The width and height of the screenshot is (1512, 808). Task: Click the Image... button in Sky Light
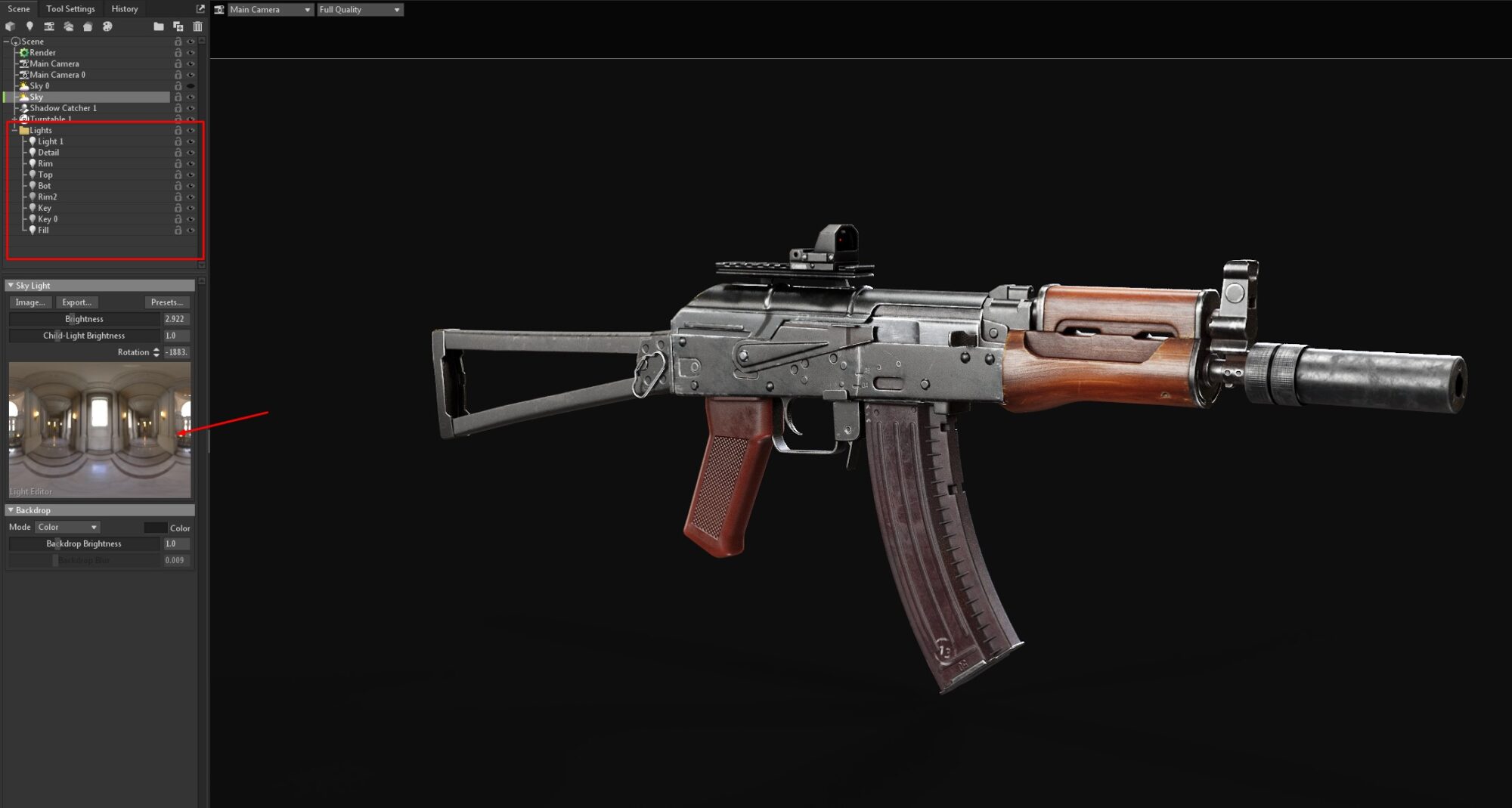[30, 302]
